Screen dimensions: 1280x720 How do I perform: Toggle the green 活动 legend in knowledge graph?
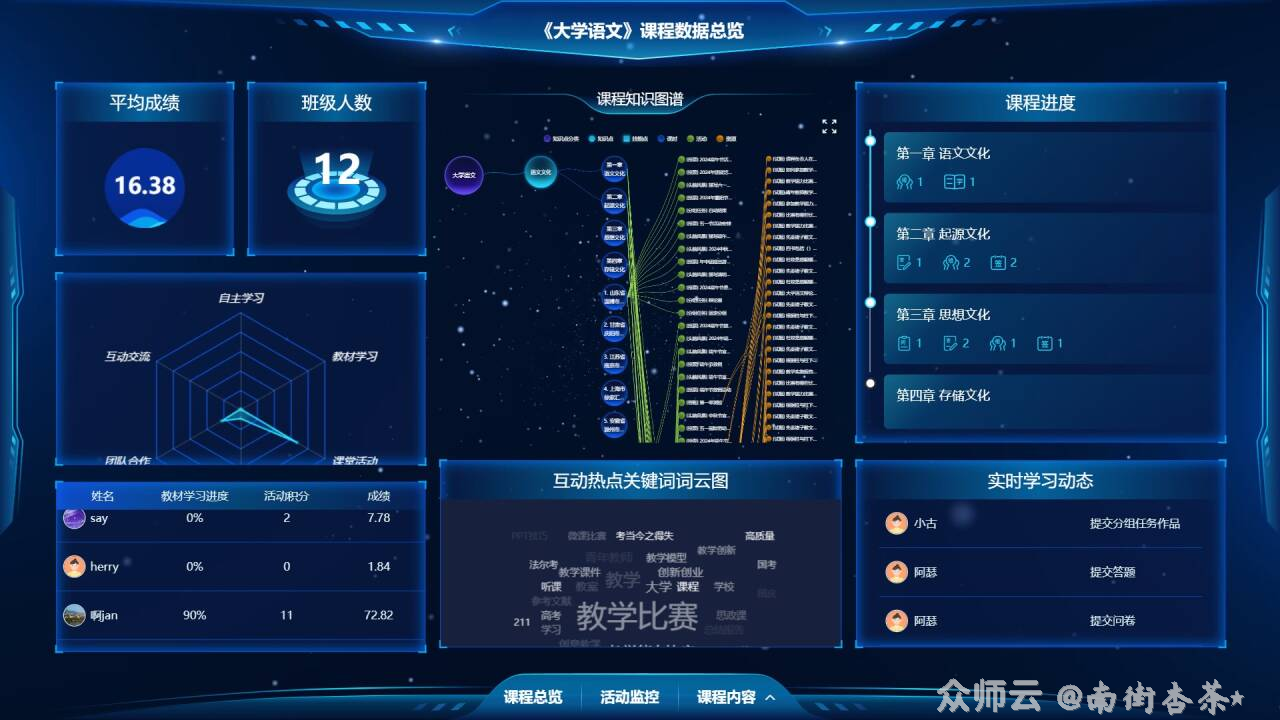pyautogui.click(x=690, y=137)
